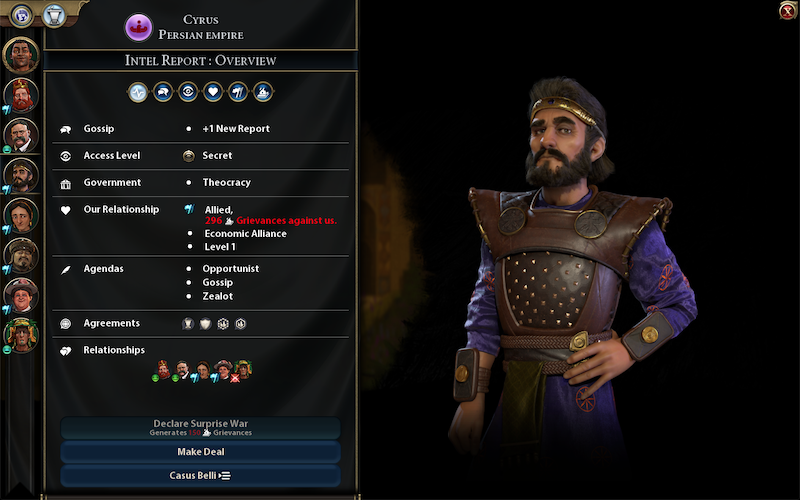Viewport: 800px width, 500px height.
Task: Choose the mustached leader with glasses
Action: (x=20, y=134)
